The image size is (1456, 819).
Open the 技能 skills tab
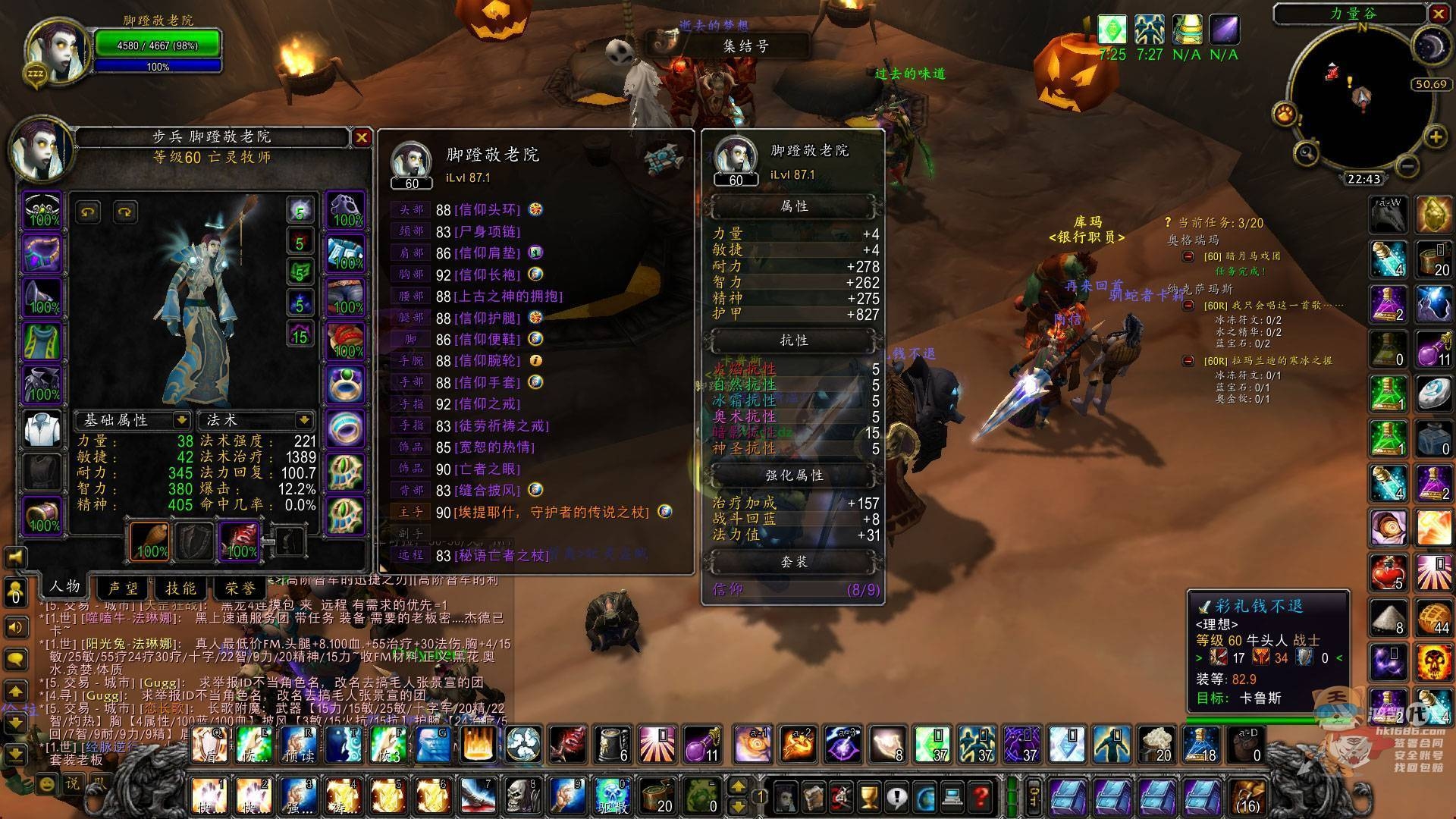pyautogui.click(x=180, y=588)
